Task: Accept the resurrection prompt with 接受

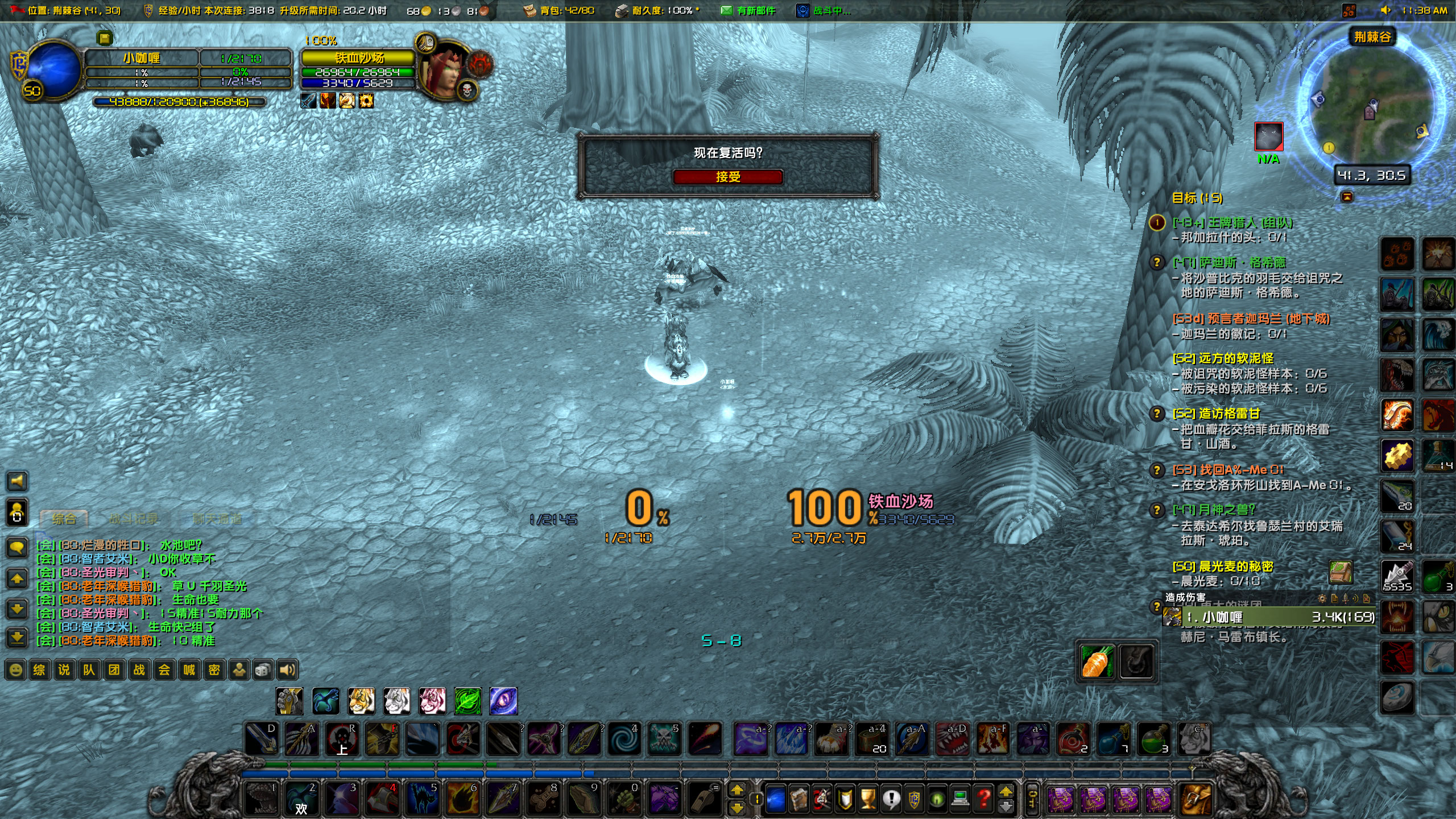Action: (727, 177)
